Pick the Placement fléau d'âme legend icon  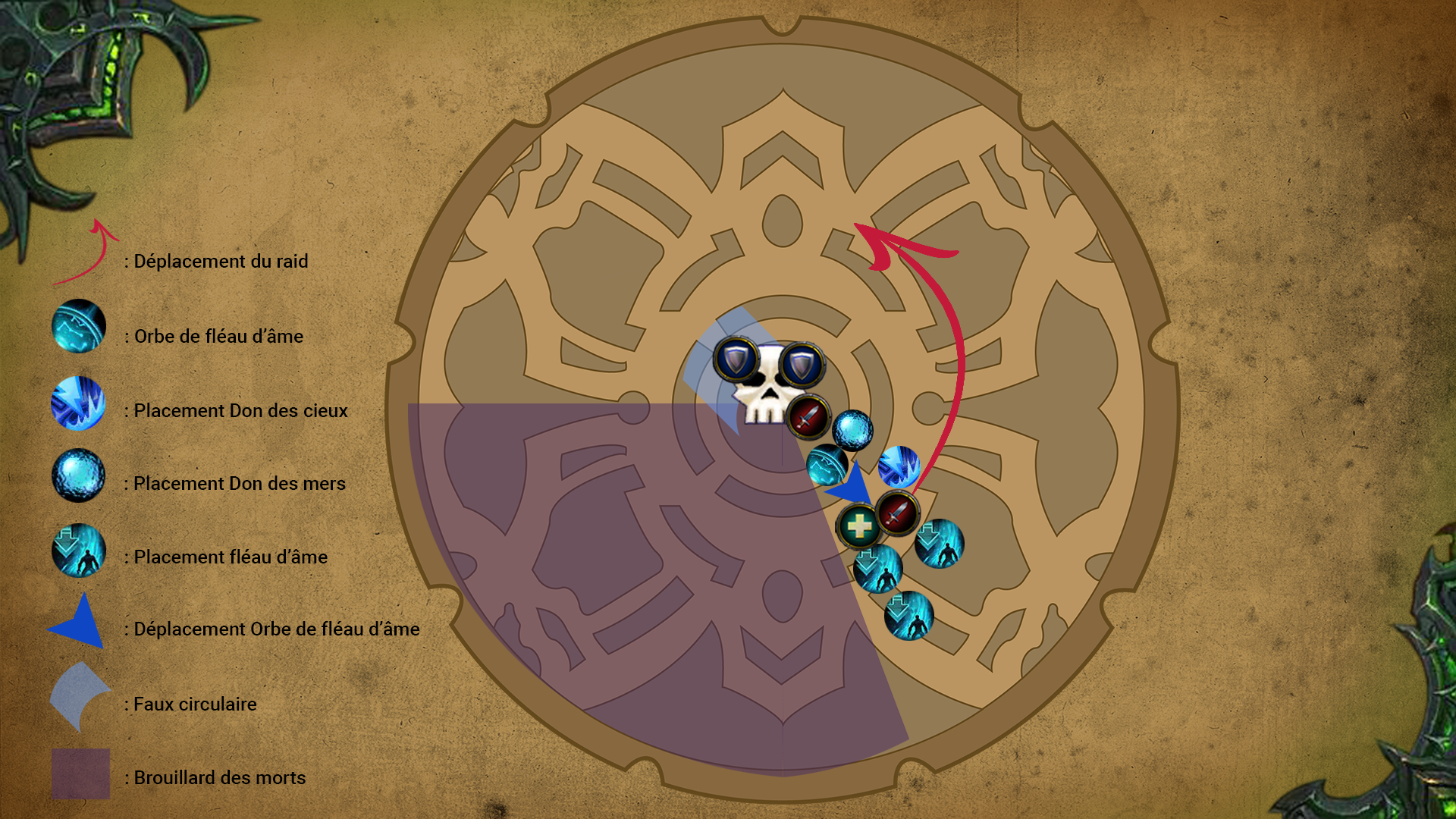79,551
